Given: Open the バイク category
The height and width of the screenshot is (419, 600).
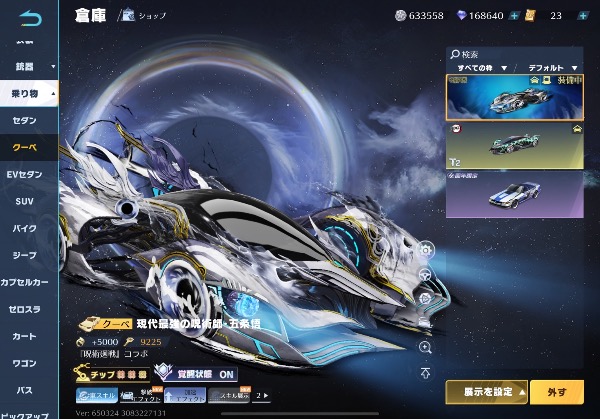Looking at the screenshot, I should coord(25,228).
